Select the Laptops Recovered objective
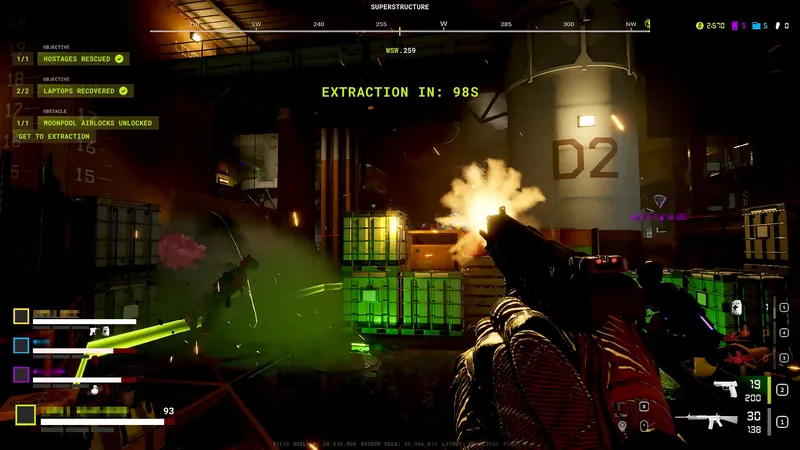 [x=84, y=91]
